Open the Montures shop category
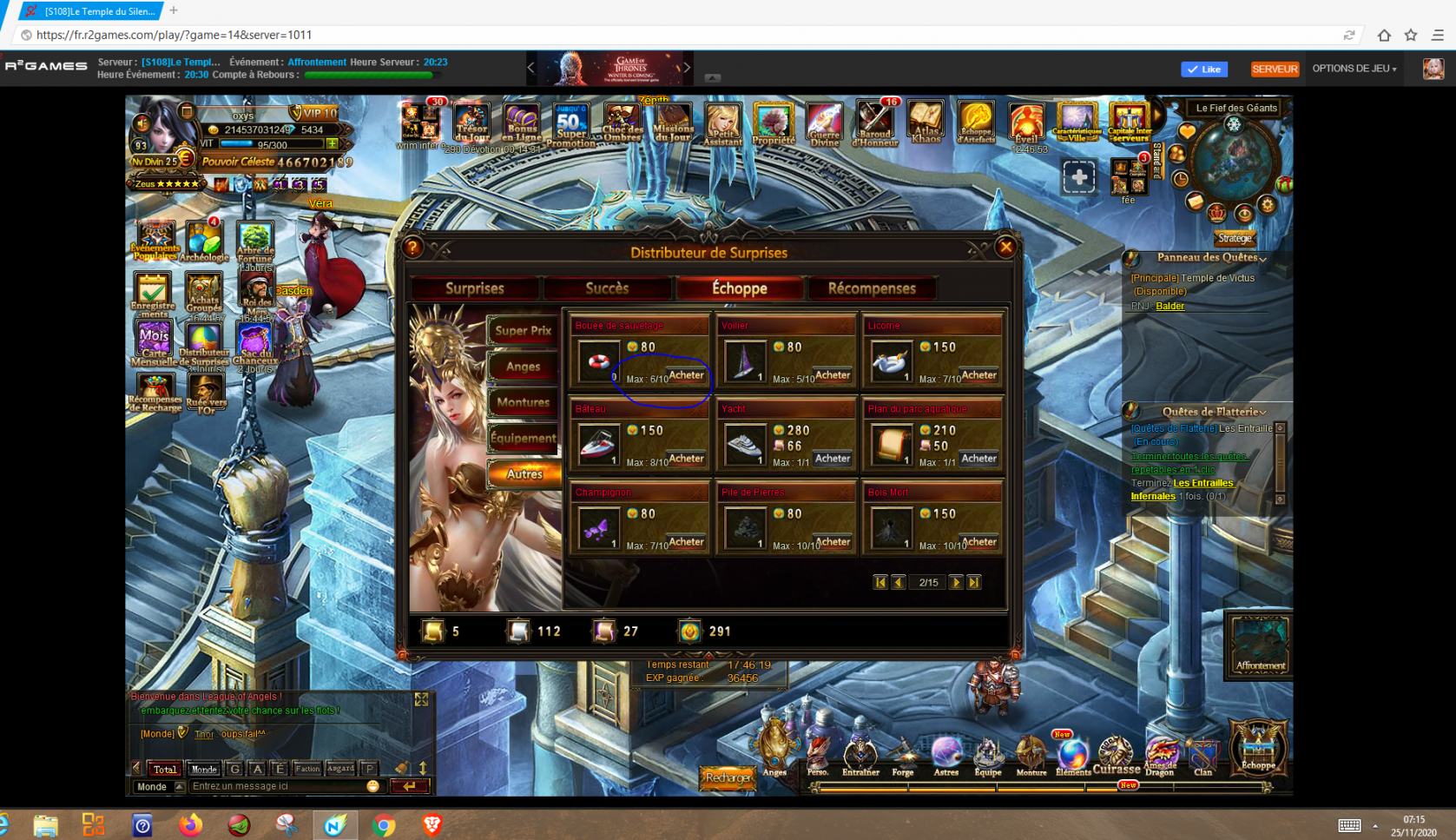Viewport: 1456px width, 840px height. 523,402
